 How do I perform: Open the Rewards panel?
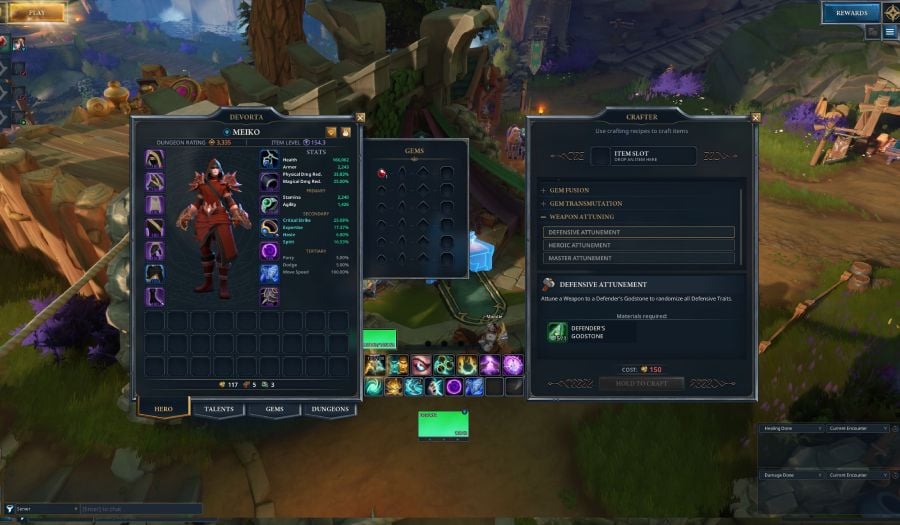tap(851, 13)
